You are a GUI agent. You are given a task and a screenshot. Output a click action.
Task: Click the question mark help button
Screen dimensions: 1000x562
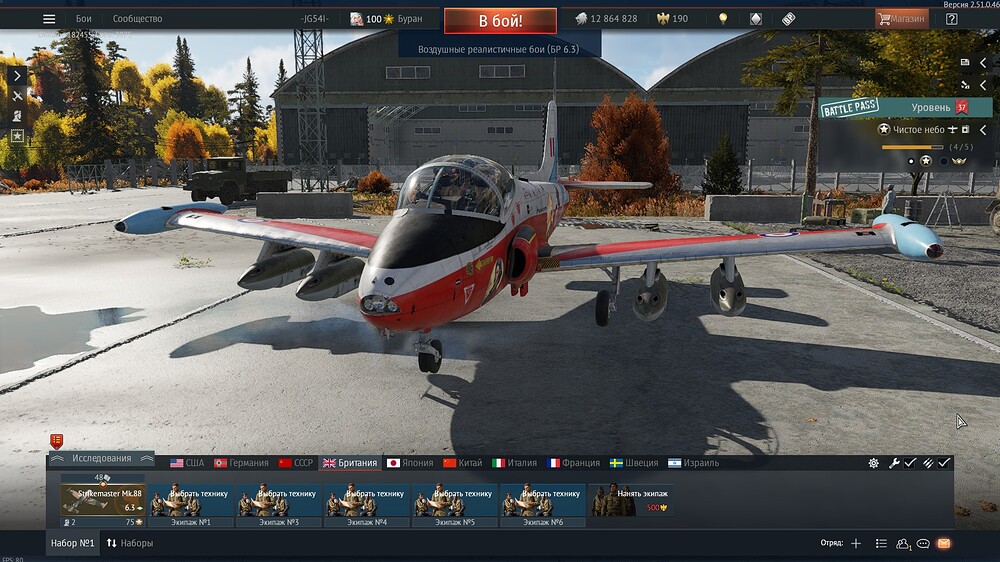(951, 19)
